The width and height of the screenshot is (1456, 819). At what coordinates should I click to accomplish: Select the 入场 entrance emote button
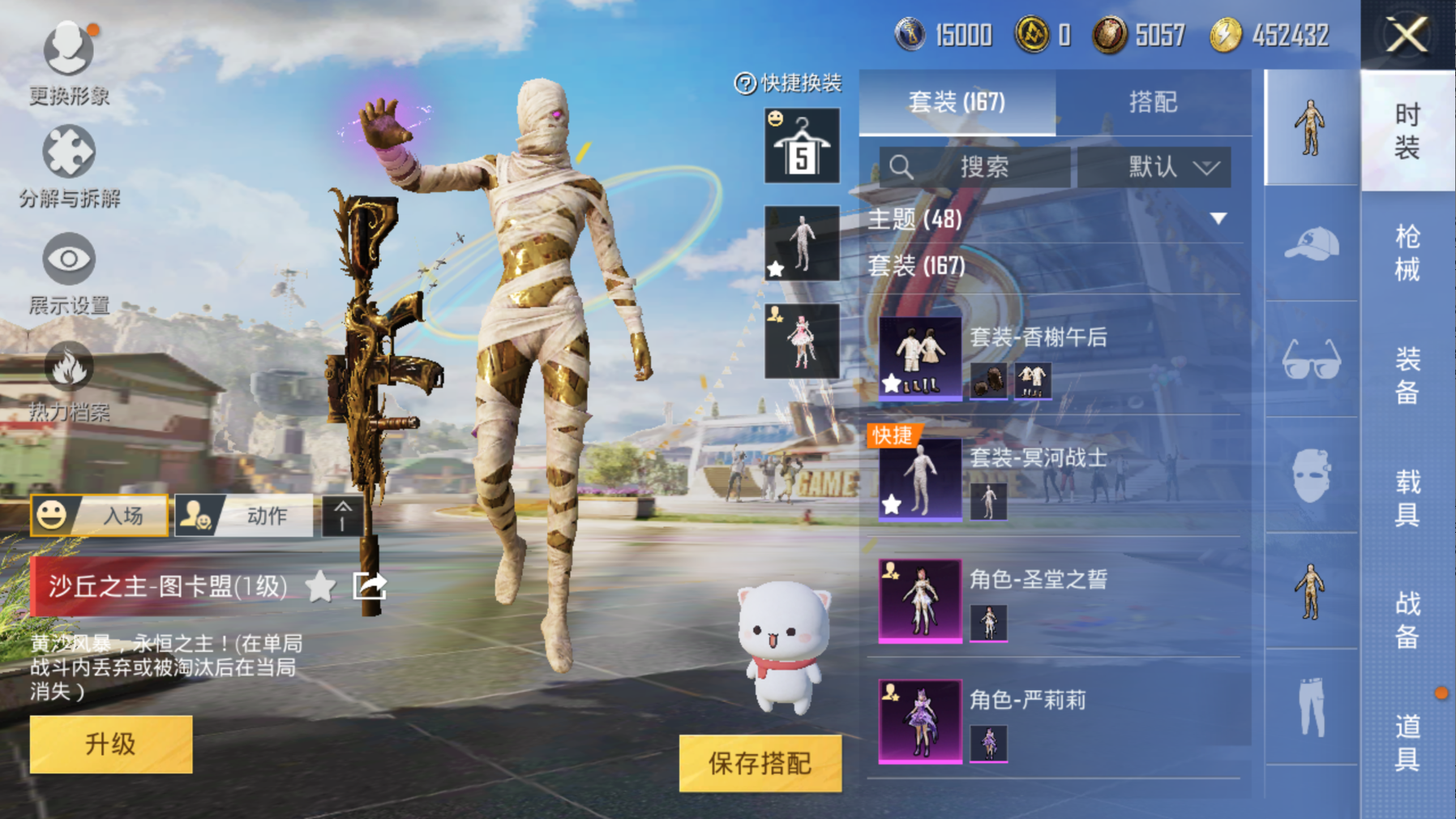100,515
